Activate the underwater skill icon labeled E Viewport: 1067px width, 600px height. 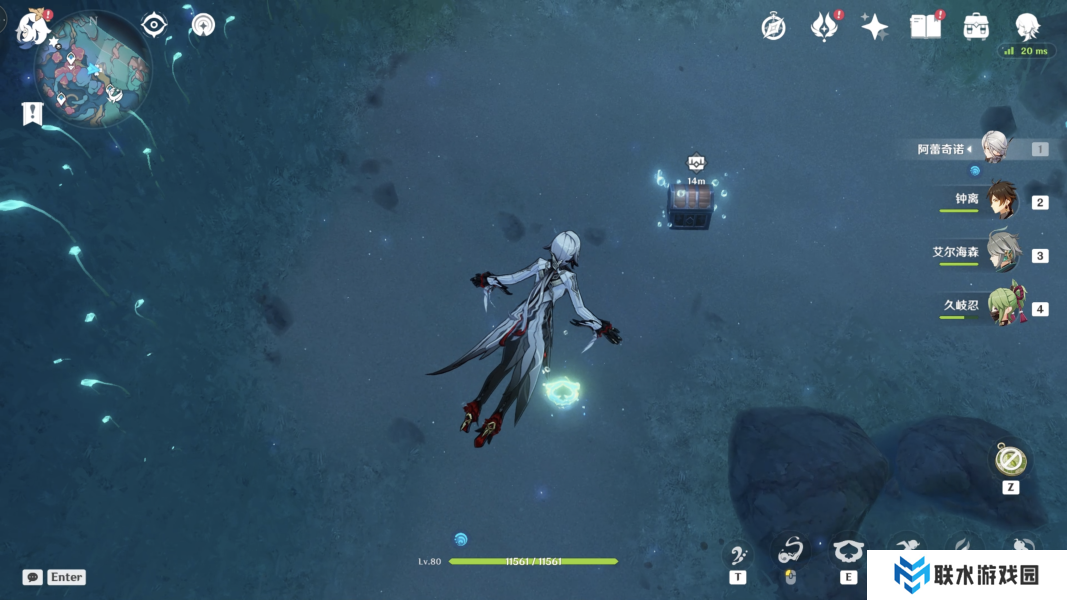coord(848,553)
